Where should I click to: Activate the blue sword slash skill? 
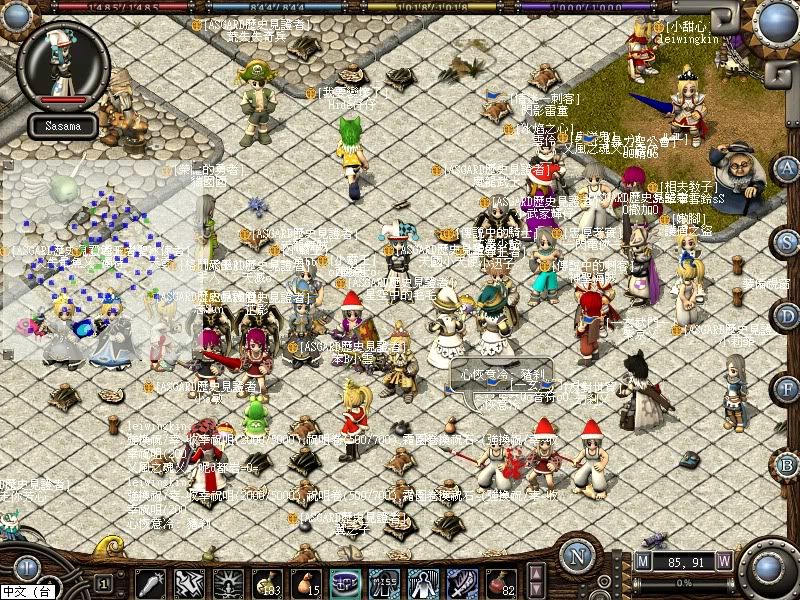click(462, 582)
